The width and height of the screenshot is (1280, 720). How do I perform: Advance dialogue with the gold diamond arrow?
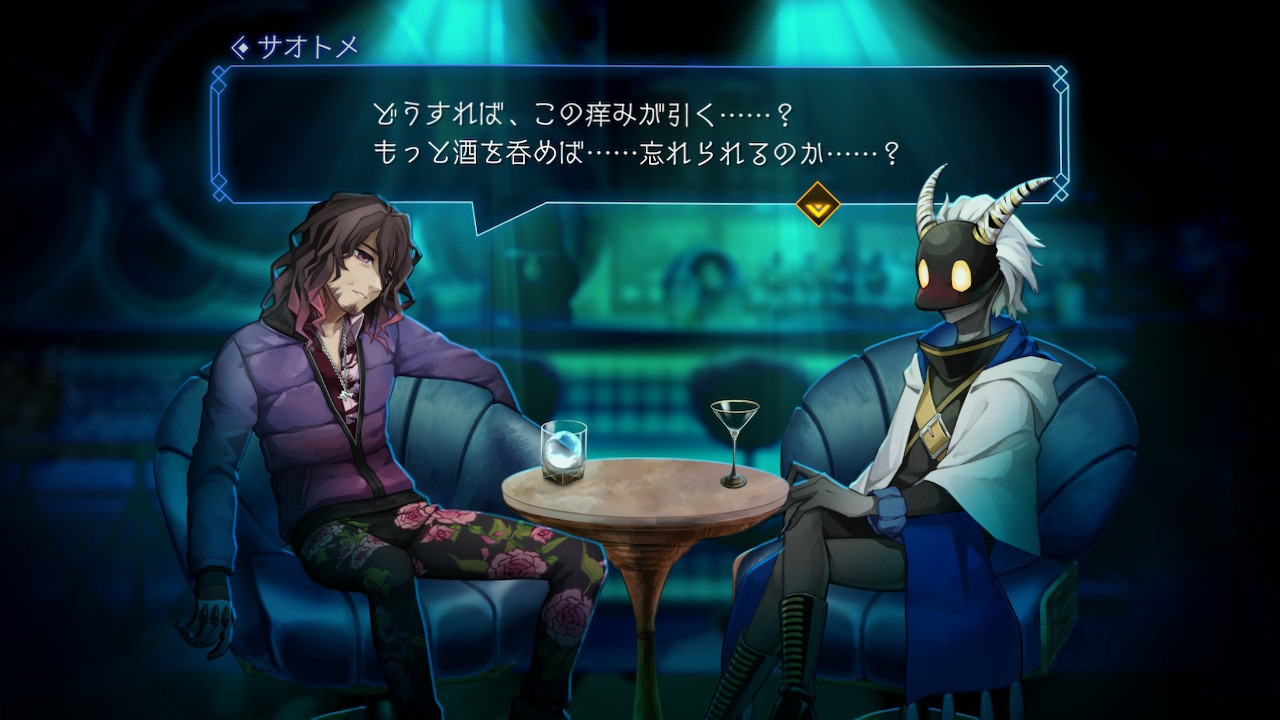coord(817,204)
